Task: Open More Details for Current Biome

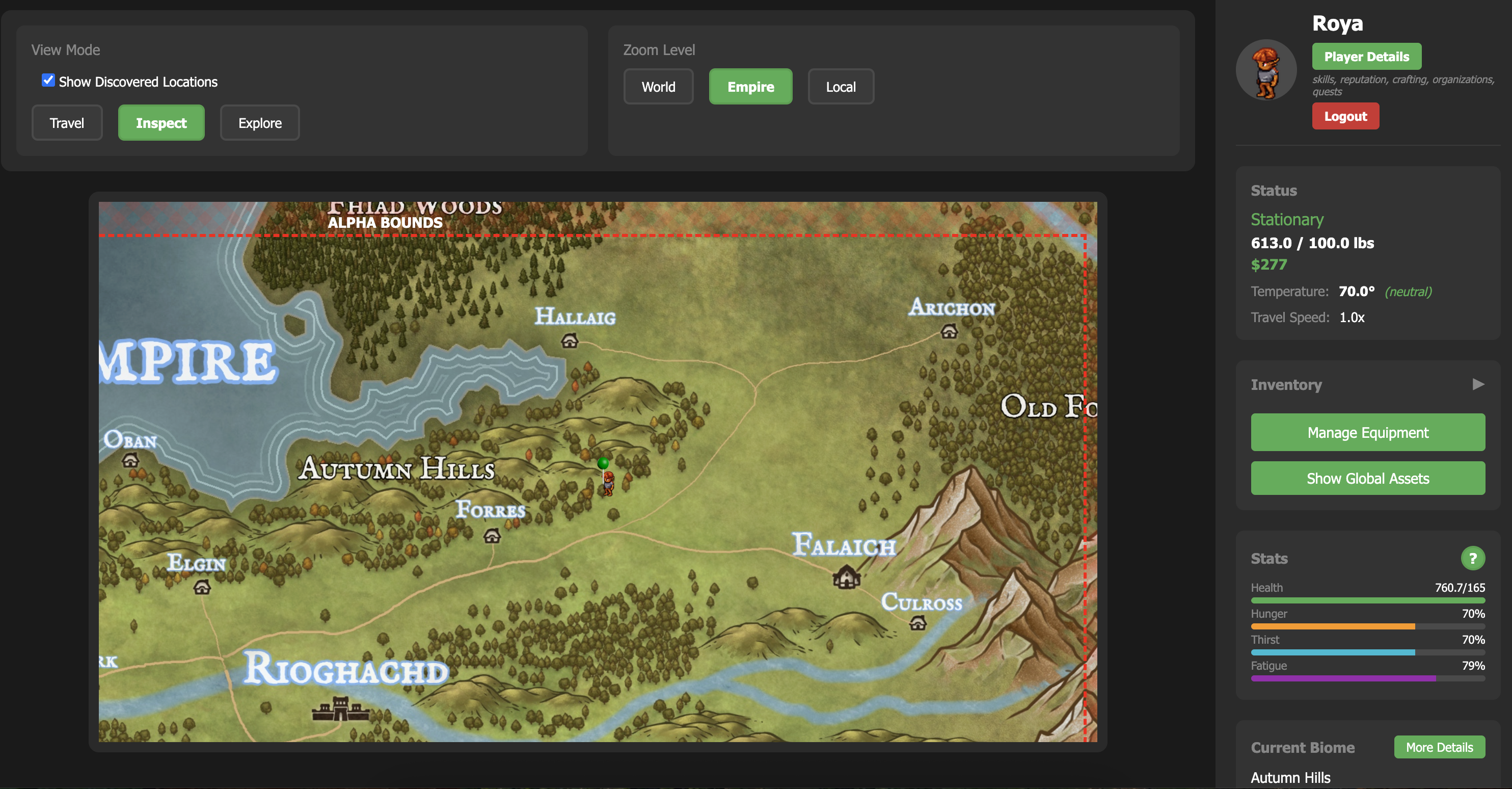Action: (x=1439, y=747)
